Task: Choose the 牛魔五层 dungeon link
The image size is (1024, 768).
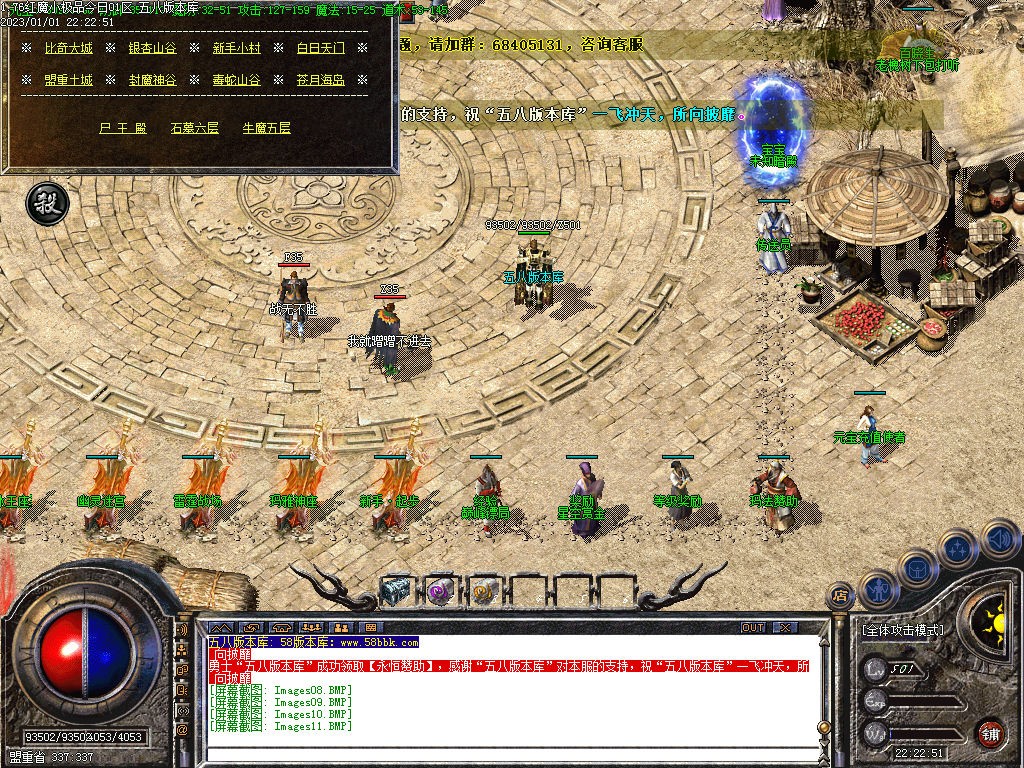Action: [266, 128]
